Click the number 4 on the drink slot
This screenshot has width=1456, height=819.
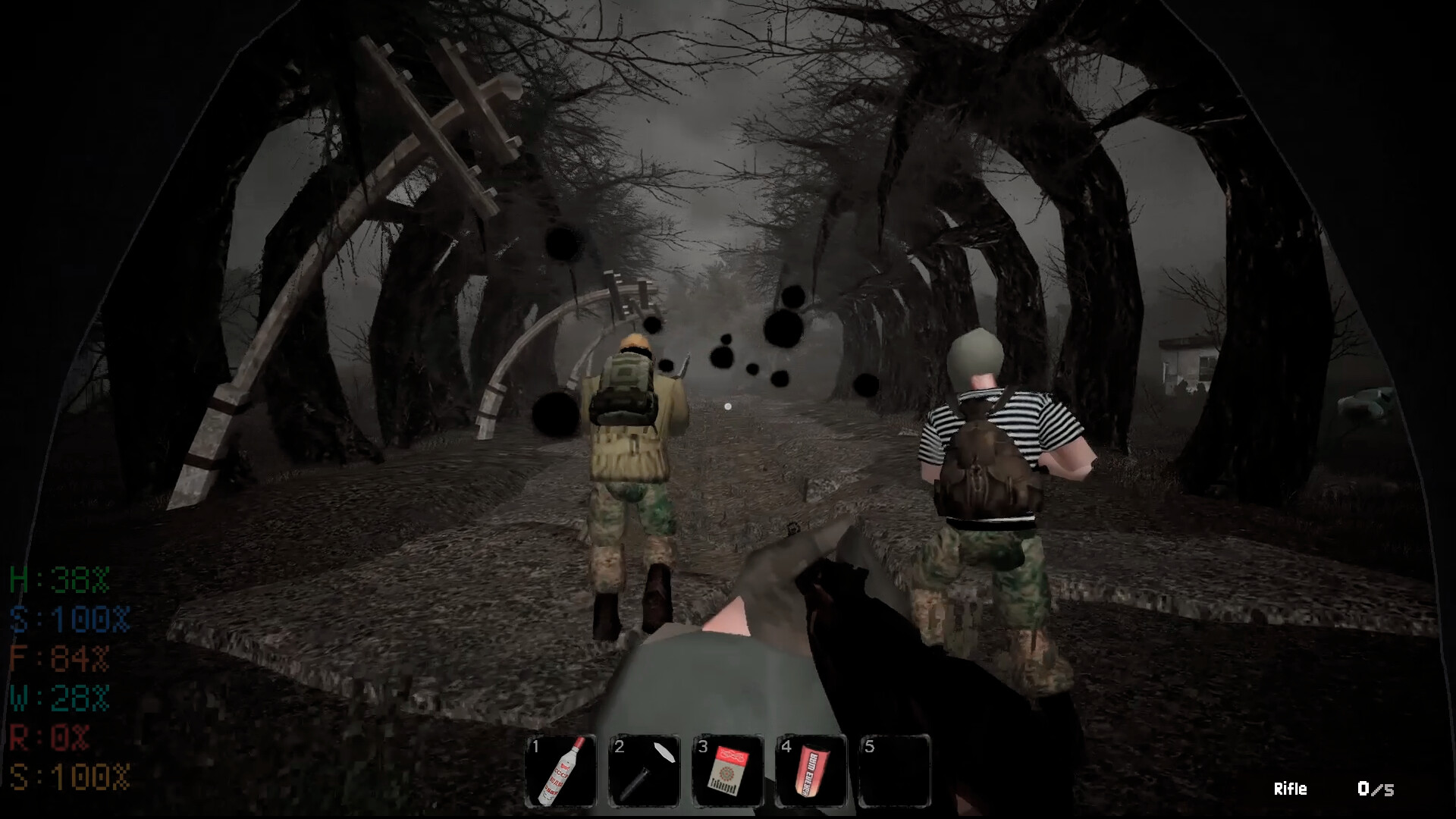coord(786,747)
